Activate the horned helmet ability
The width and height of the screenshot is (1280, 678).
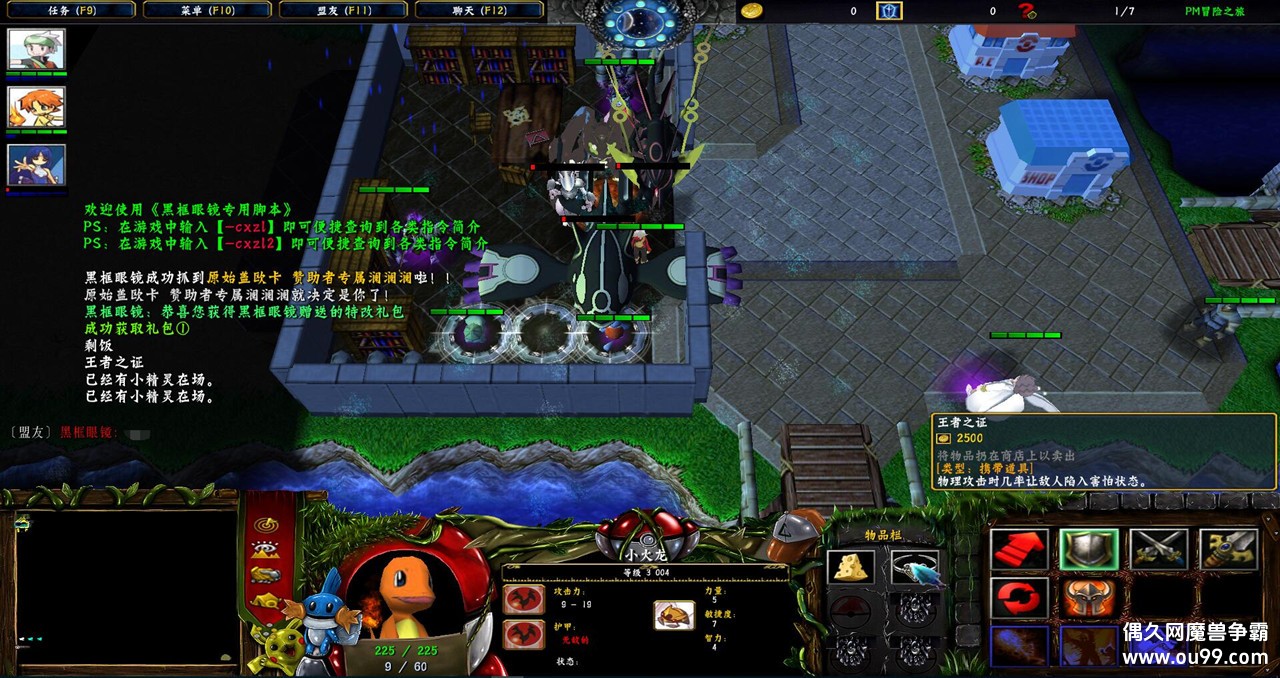click(1088, 598)
